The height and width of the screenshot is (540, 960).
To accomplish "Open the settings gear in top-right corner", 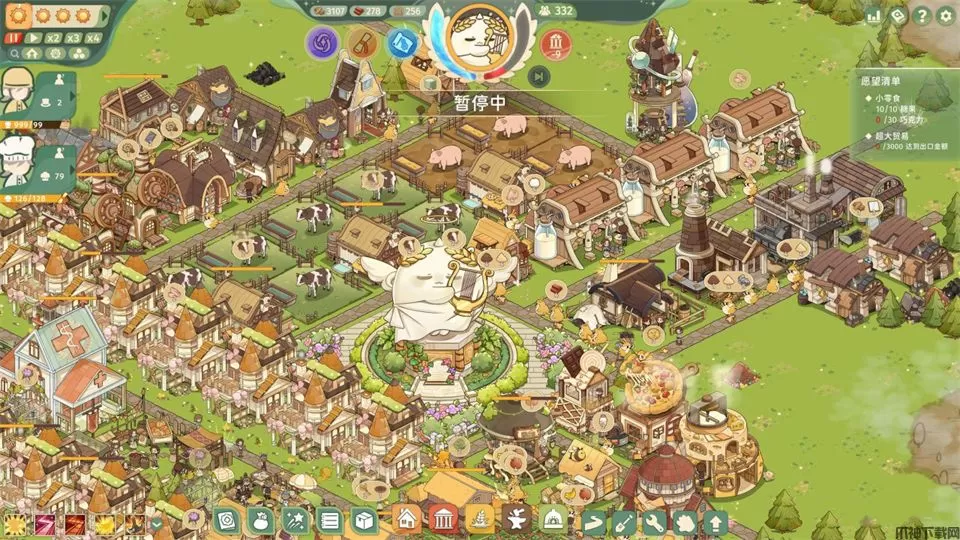I will point(945,16).
